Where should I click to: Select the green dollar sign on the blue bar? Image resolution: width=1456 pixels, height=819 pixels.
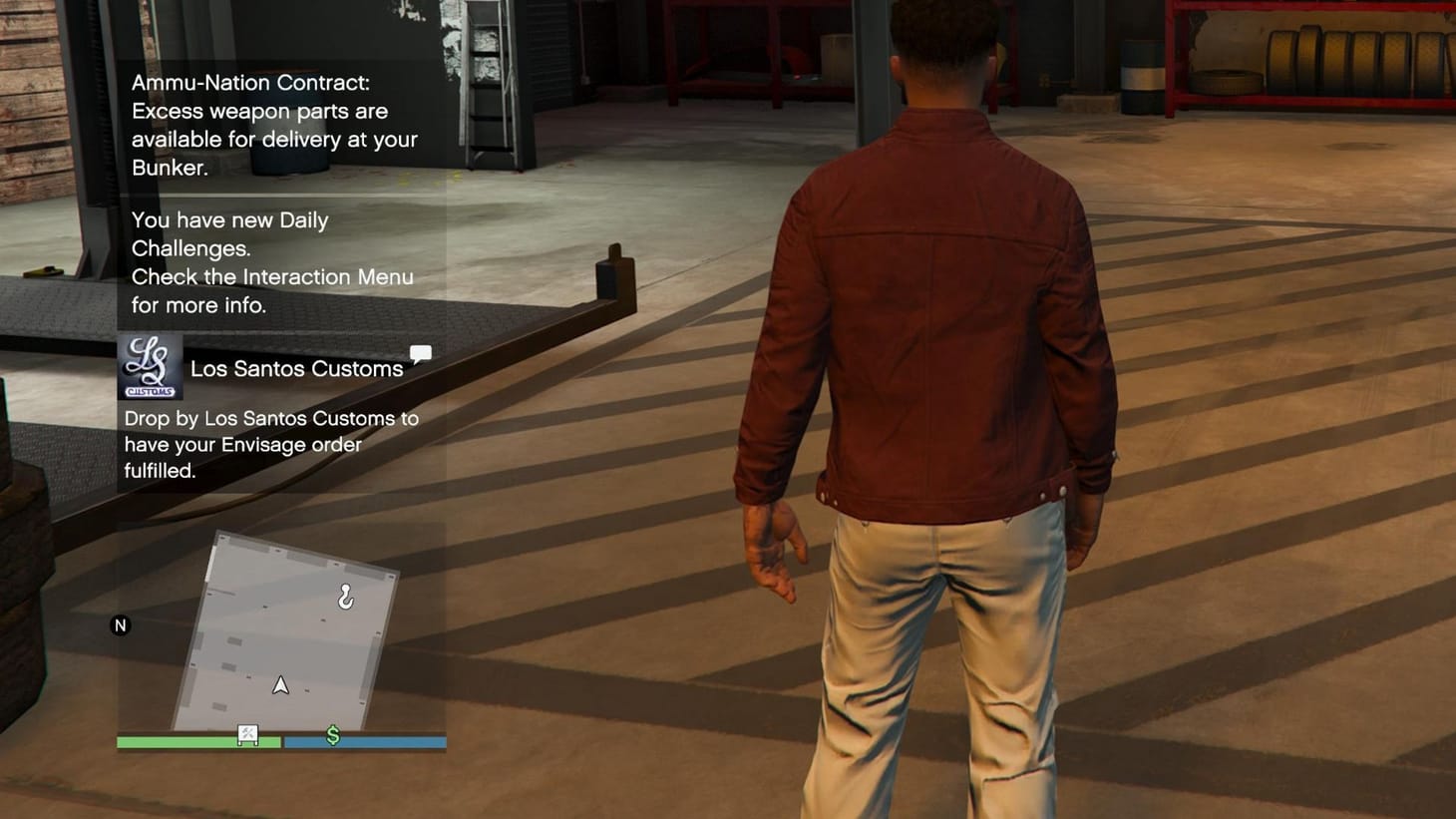point(332,736)
